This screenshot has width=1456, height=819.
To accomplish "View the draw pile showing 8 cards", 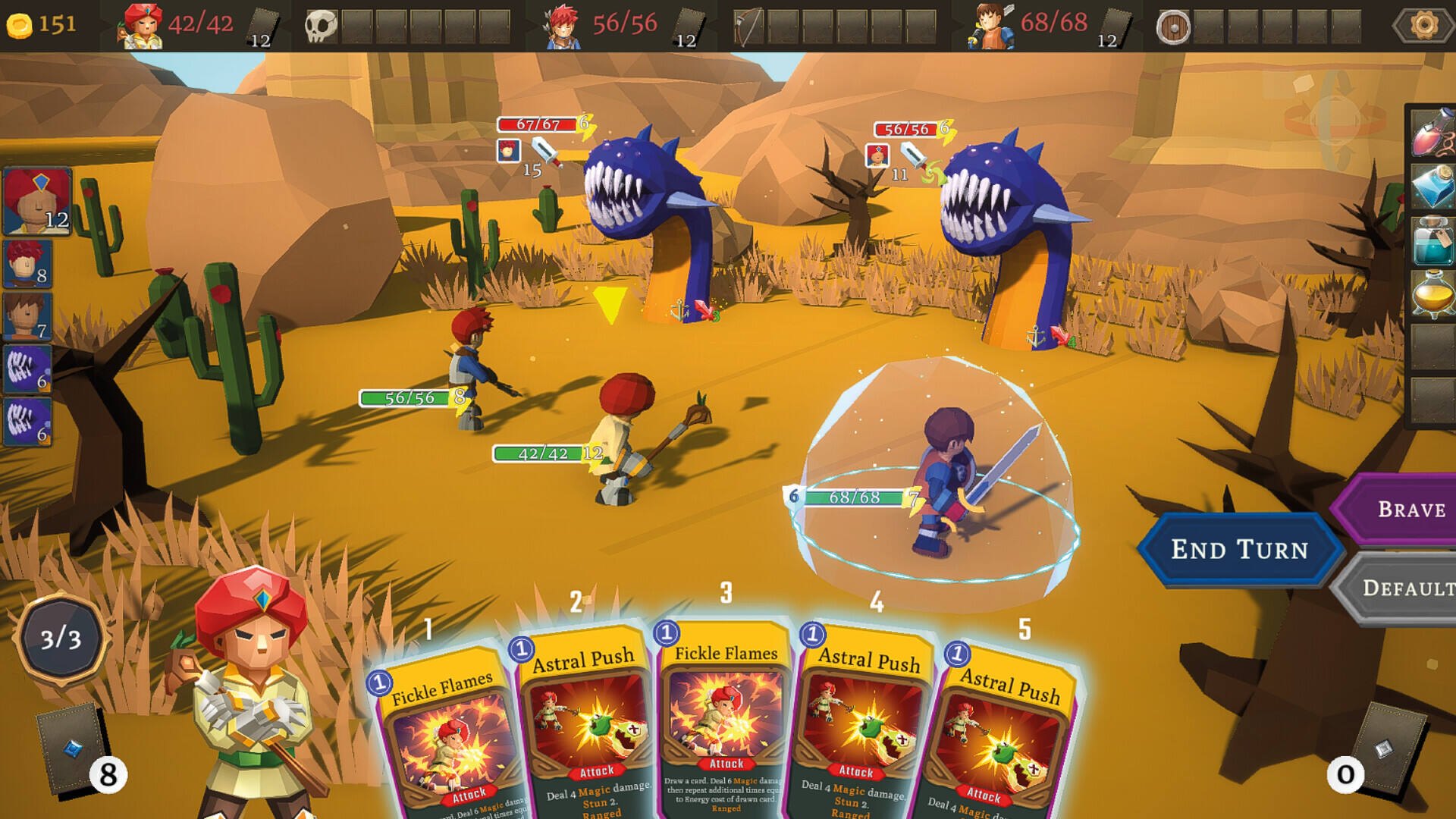I will [74, 747].
